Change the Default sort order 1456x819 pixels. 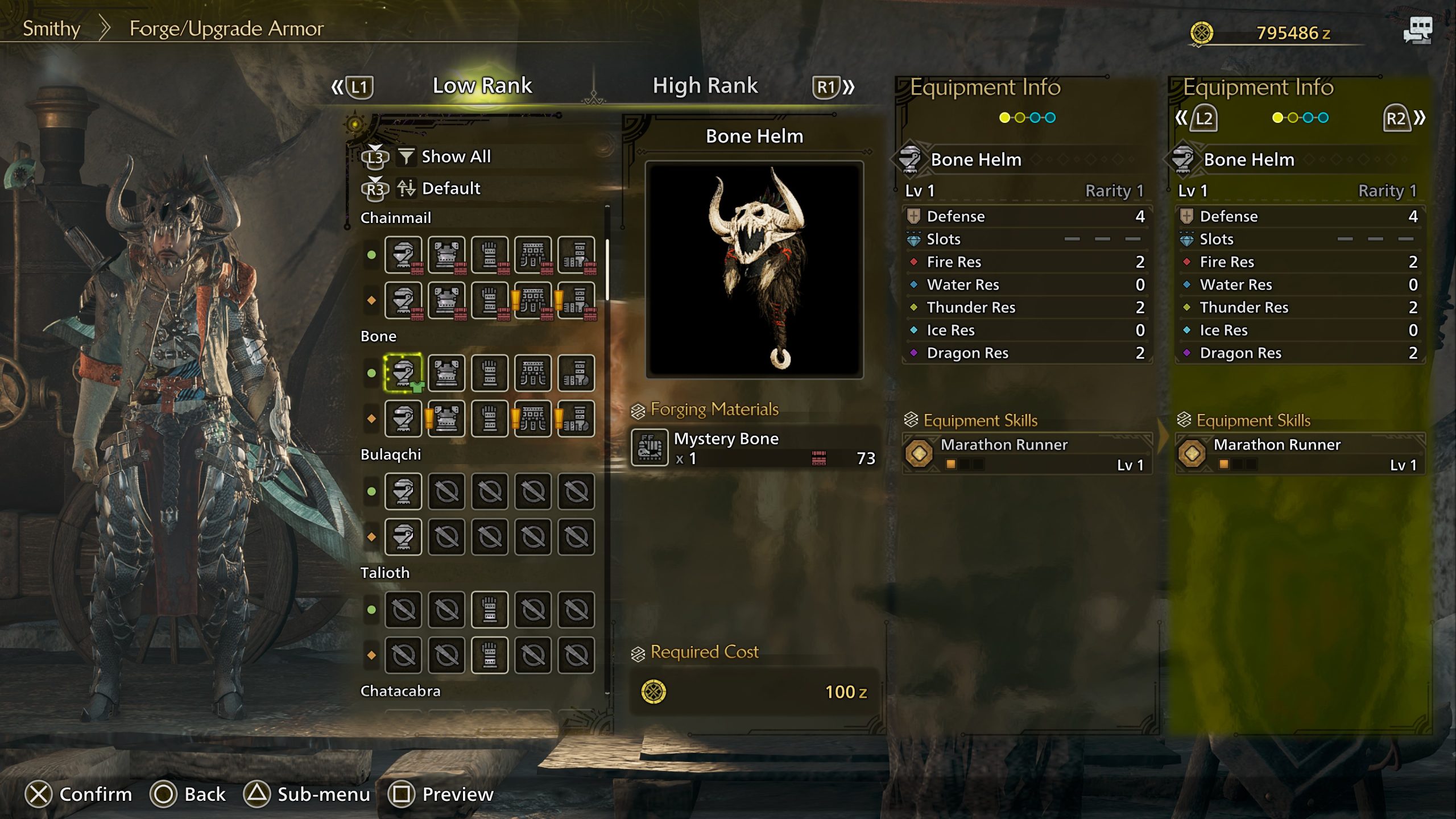pyautogui.click(x=450, y=188)
